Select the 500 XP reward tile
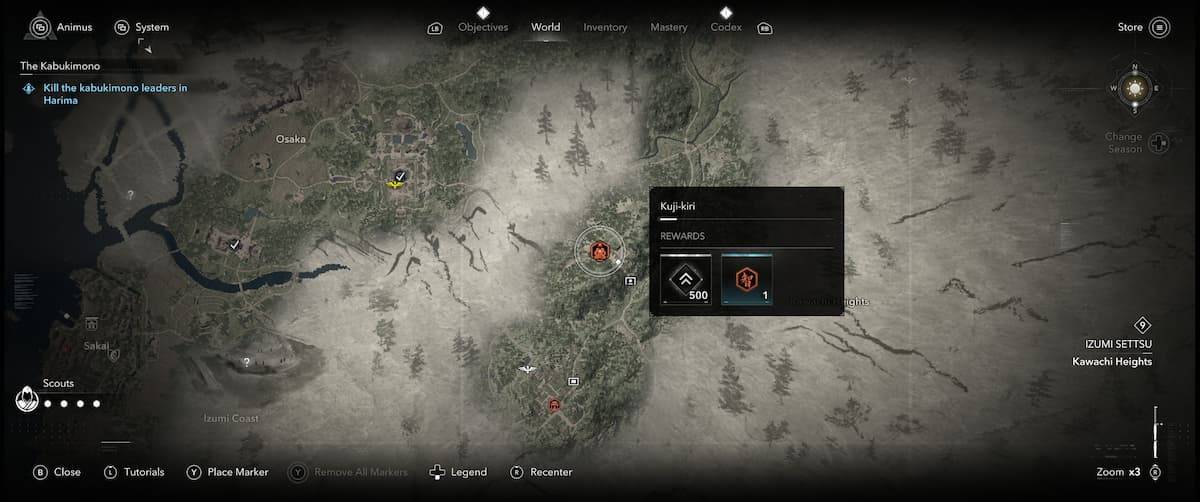1200x502 pixels. pos(686,279)
